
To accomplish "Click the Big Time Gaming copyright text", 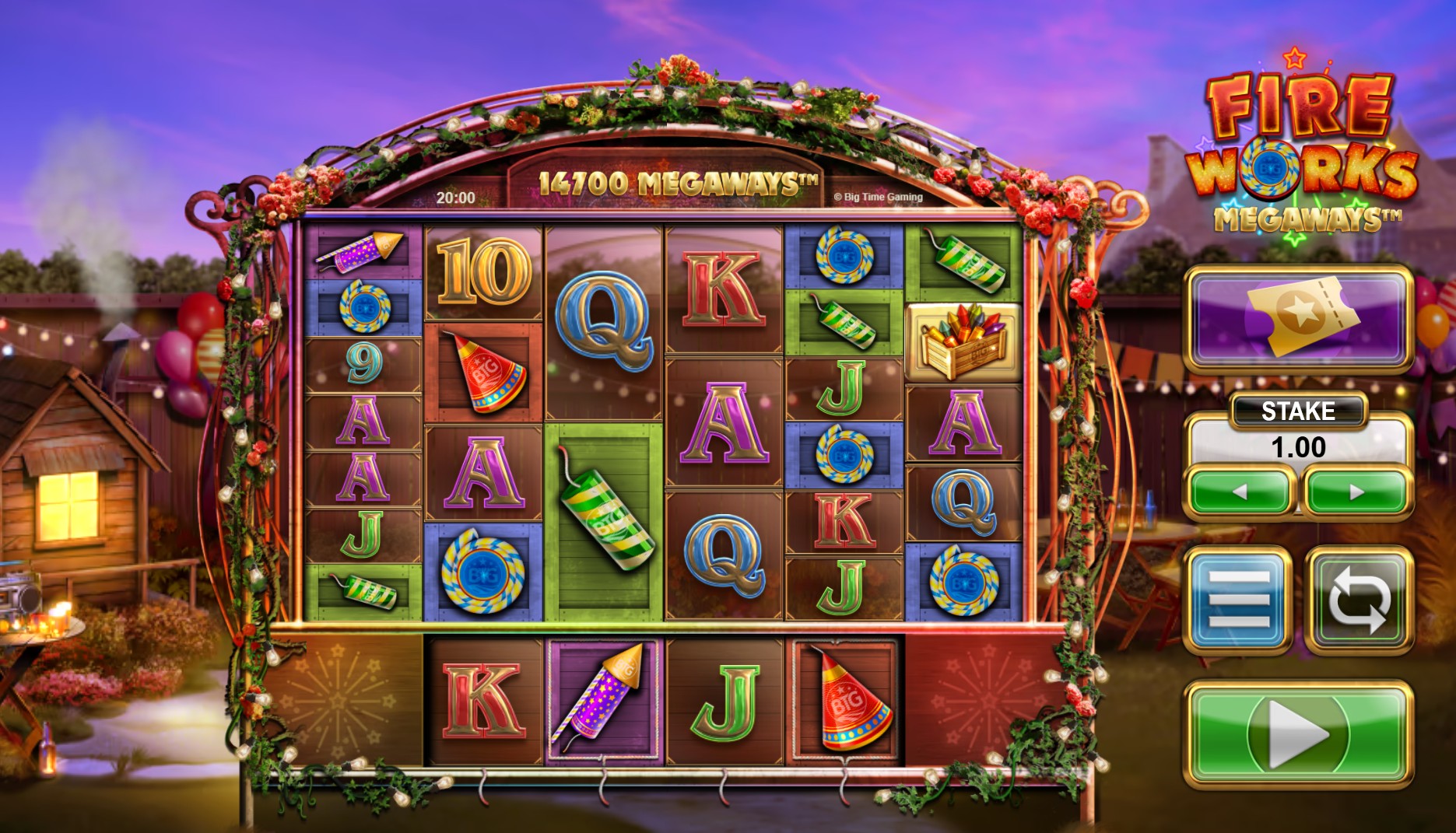I will coord(880,197).
